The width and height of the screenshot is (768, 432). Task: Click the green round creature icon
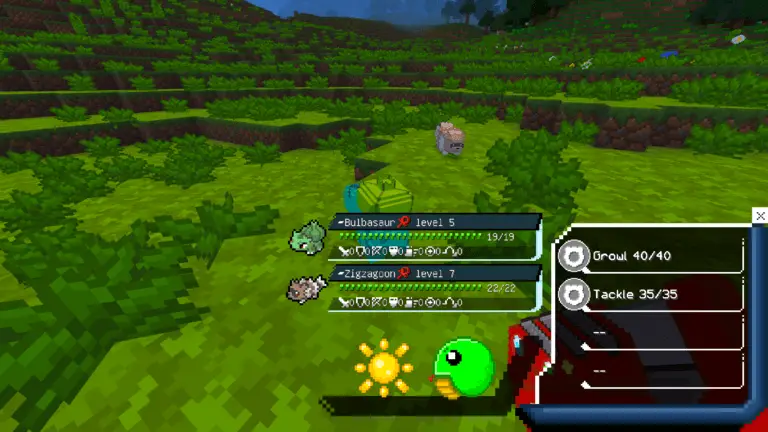point(463,368)
